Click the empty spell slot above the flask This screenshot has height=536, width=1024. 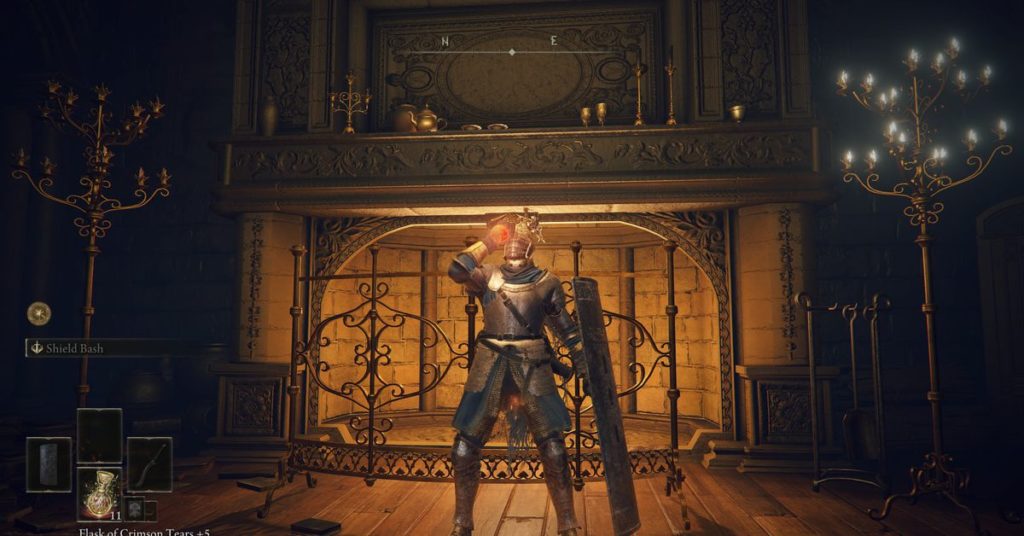[99, 435]
